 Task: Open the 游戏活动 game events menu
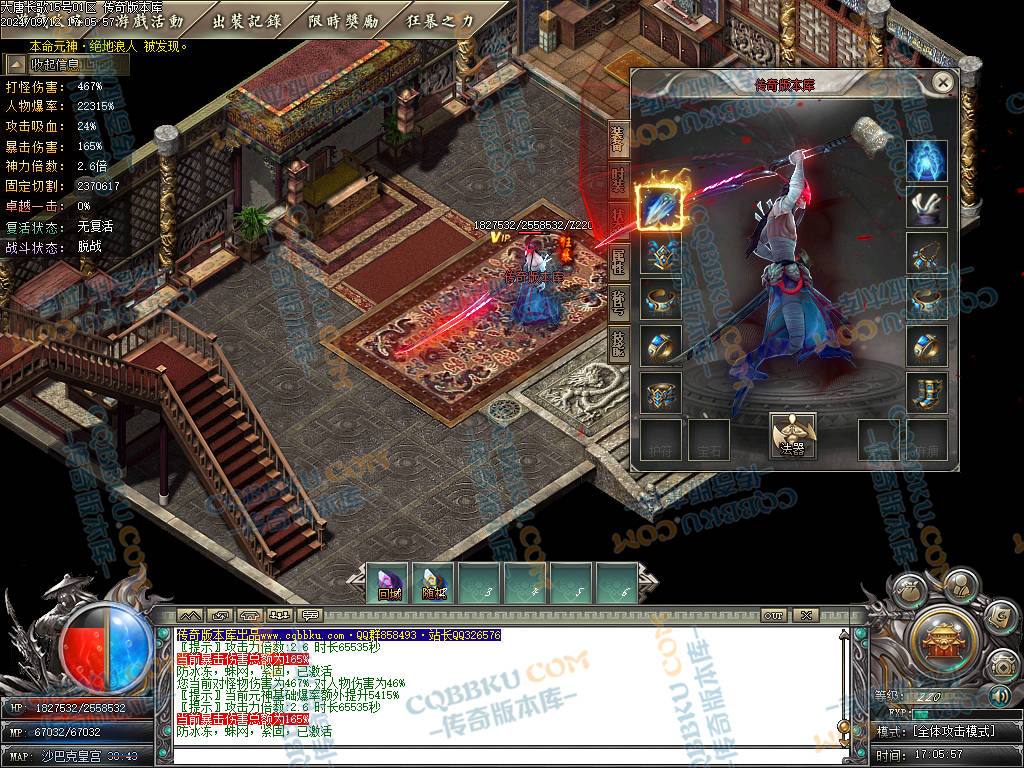point(150,21)
